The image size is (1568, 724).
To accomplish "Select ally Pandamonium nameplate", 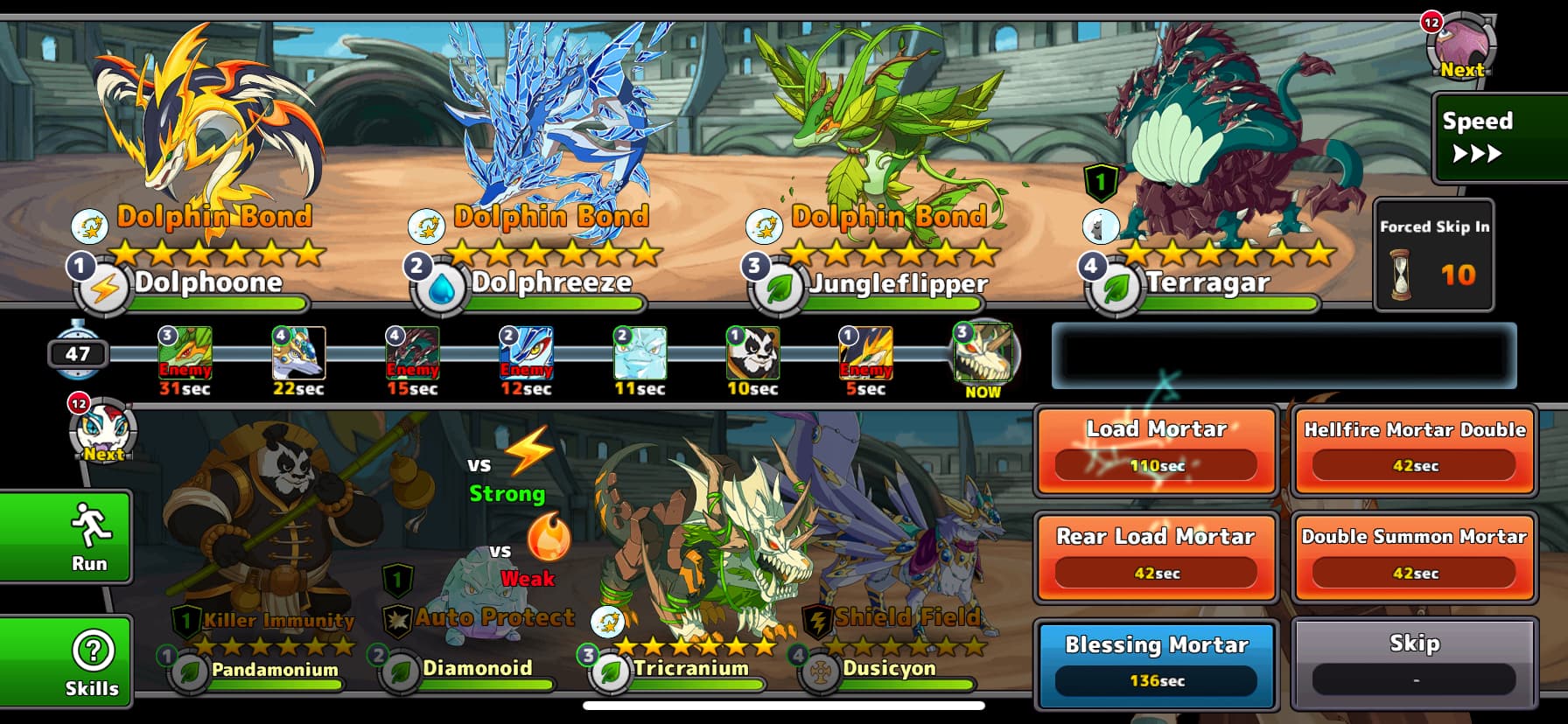I will click(x=274, y=670).
